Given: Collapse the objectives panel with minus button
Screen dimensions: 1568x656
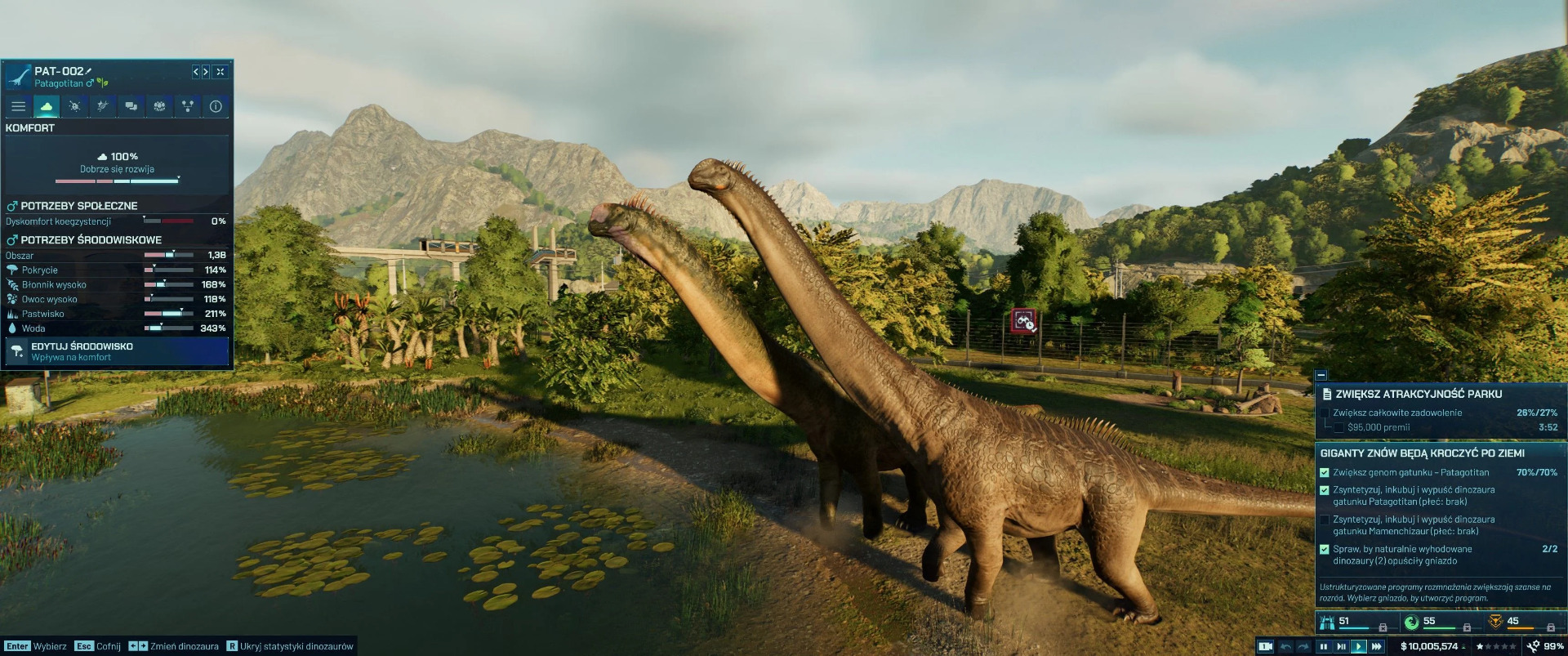Looking at the screenshot, I should click(x=1321, y=375).
